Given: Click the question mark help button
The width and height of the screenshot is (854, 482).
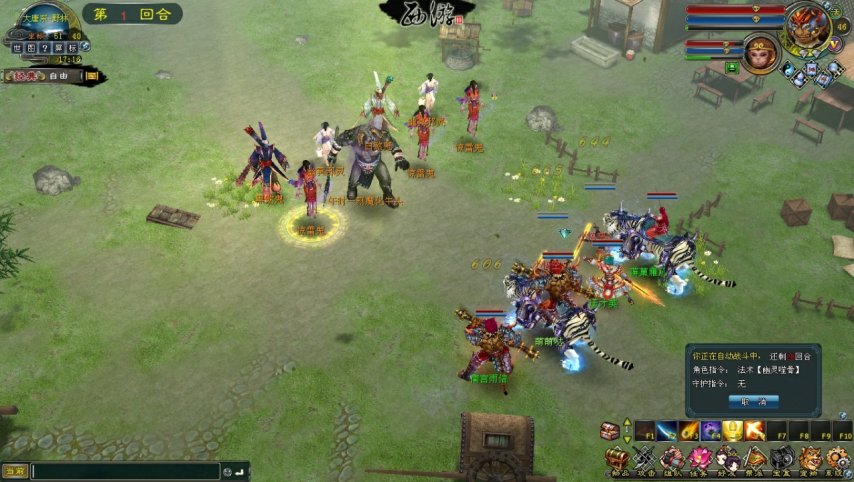Looking at the screenshot, I should (45, 47).
